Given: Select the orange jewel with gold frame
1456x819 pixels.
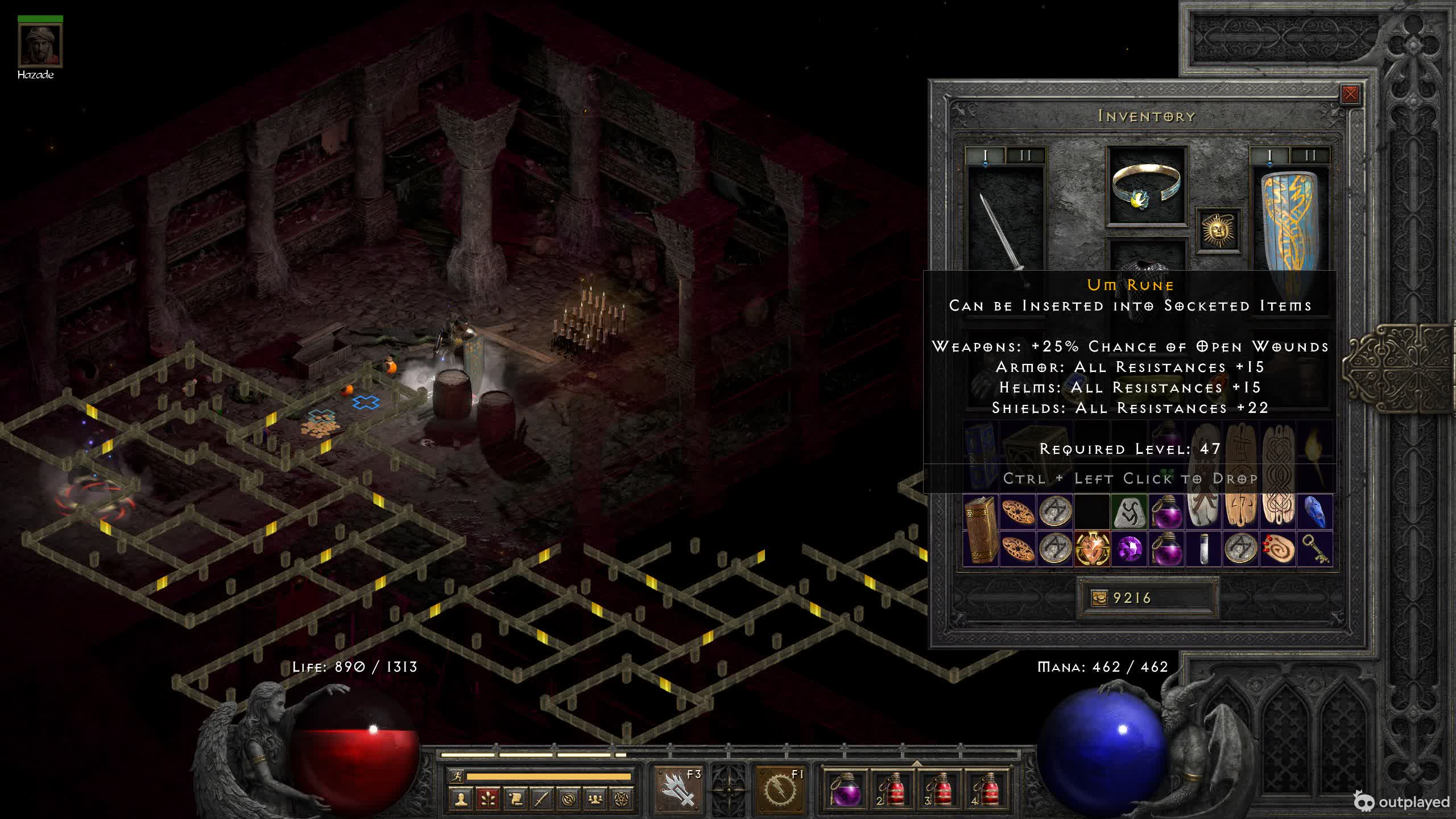Looking at the screenshot, I should coord(1092,549).
